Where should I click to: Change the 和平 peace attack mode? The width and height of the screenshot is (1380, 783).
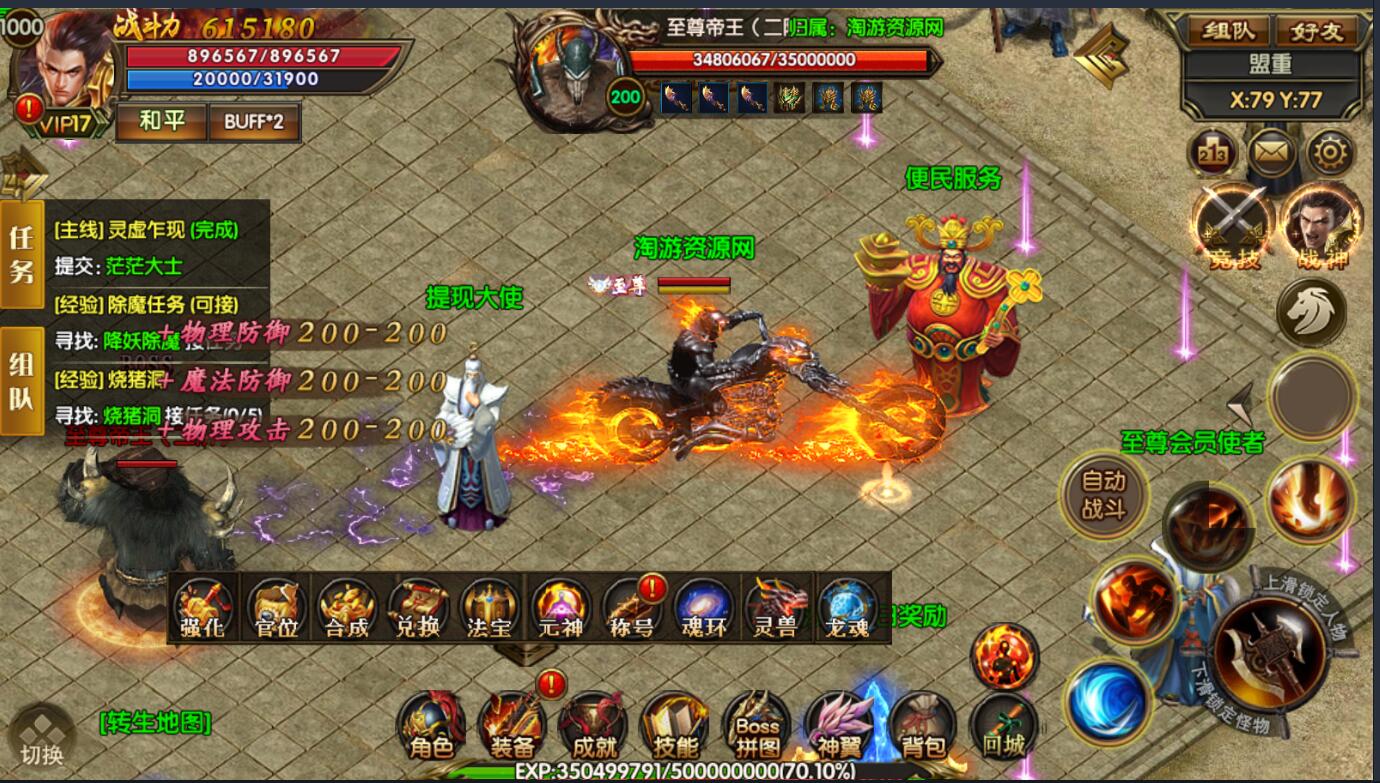161,122
